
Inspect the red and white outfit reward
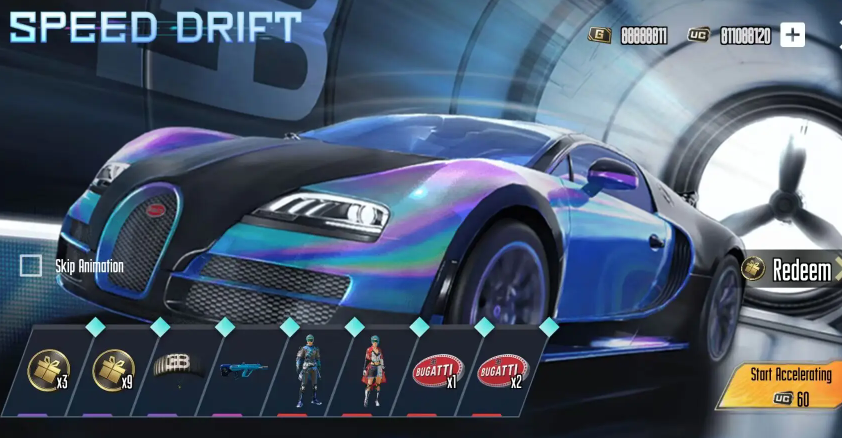pos(371,370)
